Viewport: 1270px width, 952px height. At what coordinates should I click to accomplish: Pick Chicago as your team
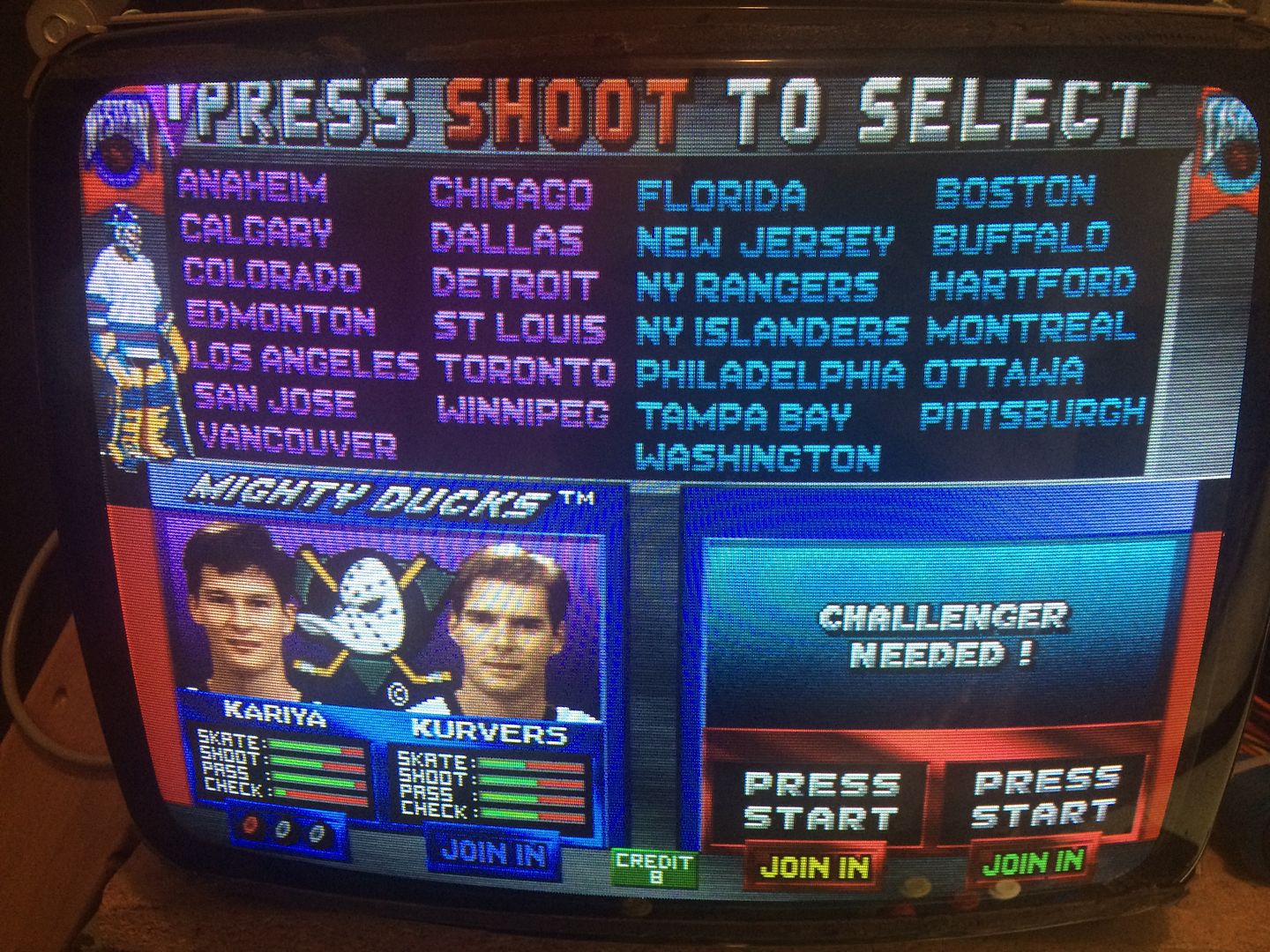511,194
